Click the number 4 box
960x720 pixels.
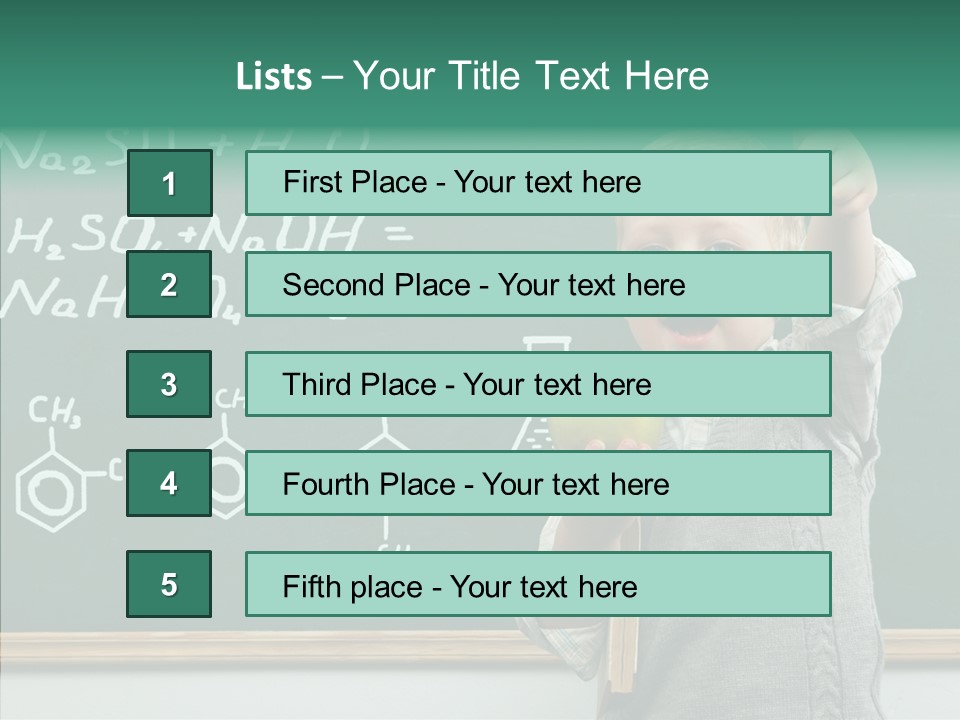tap(169, 484)
